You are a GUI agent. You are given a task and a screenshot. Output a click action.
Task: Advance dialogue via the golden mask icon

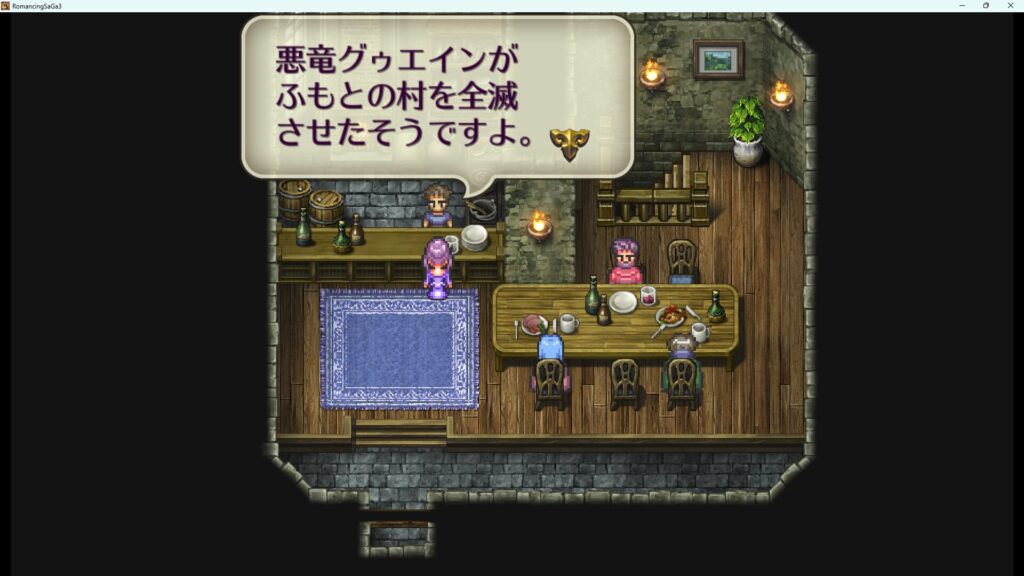[569, 143]
